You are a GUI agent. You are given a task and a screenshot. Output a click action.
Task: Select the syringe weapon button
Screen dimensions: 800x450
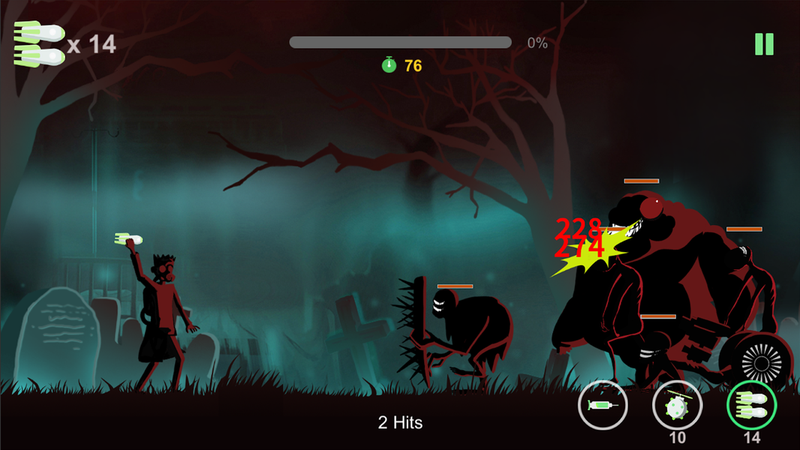[x=602, y=406]
